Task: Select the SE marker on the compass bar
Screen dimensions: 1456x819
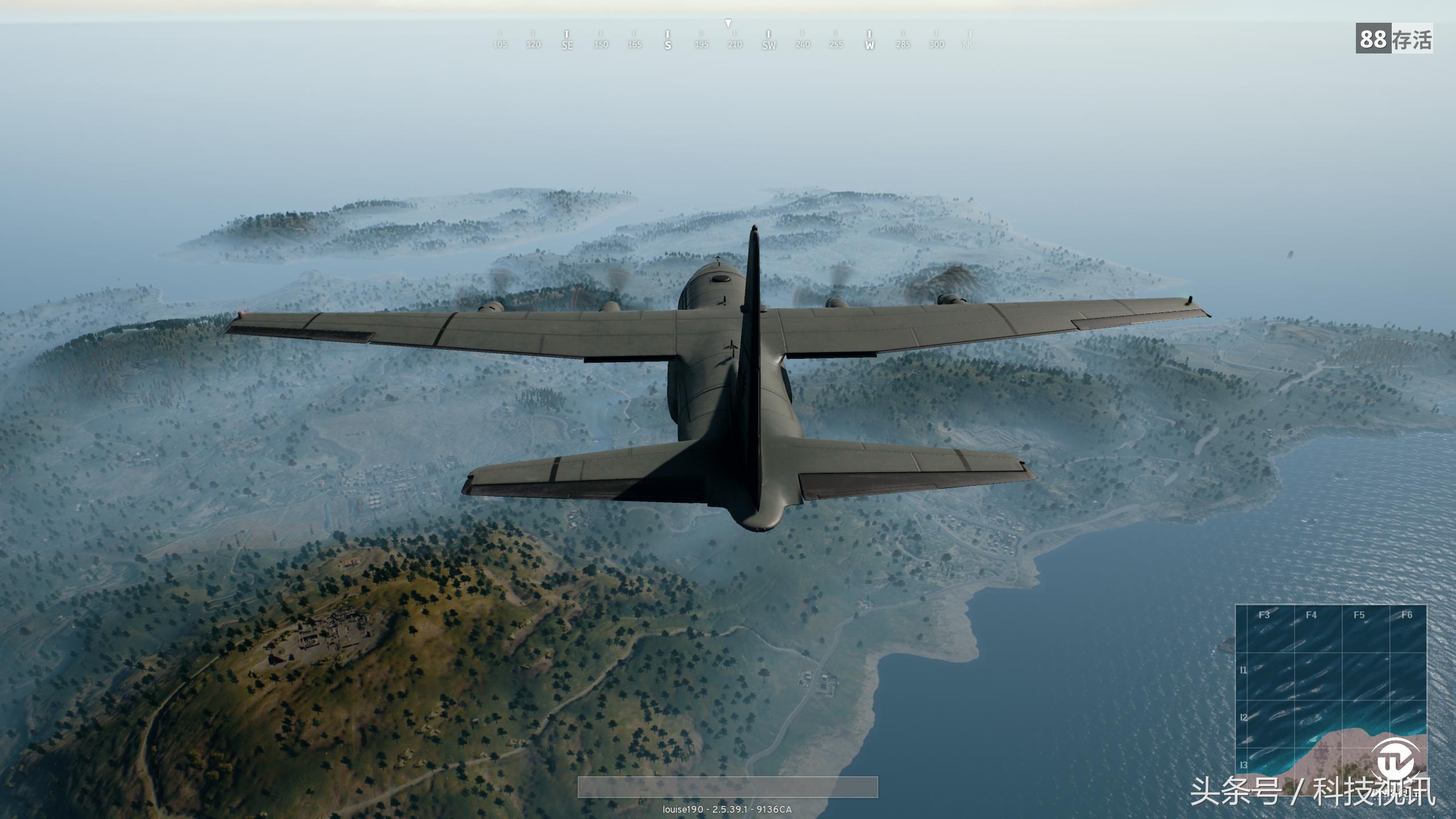Action: pos(566,44)
